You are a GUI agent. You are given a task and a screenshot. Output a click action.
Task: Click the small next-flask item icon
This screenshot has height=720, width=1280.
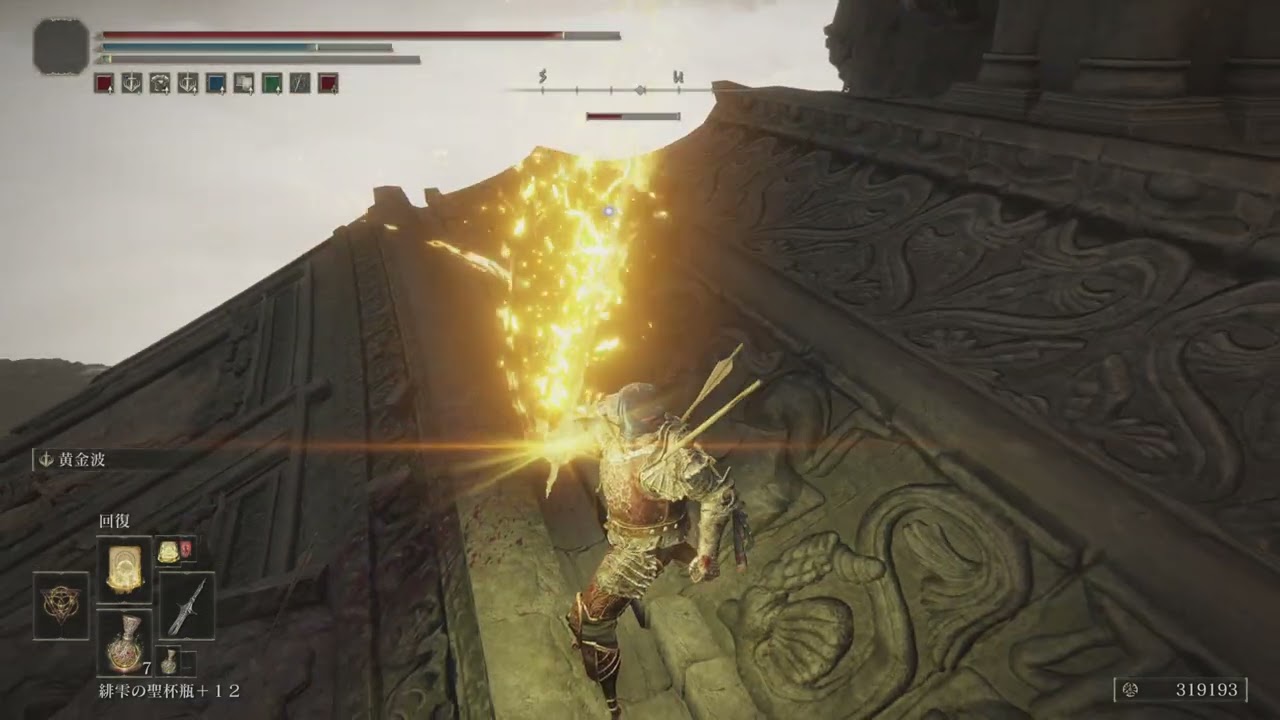click(172, 660)
